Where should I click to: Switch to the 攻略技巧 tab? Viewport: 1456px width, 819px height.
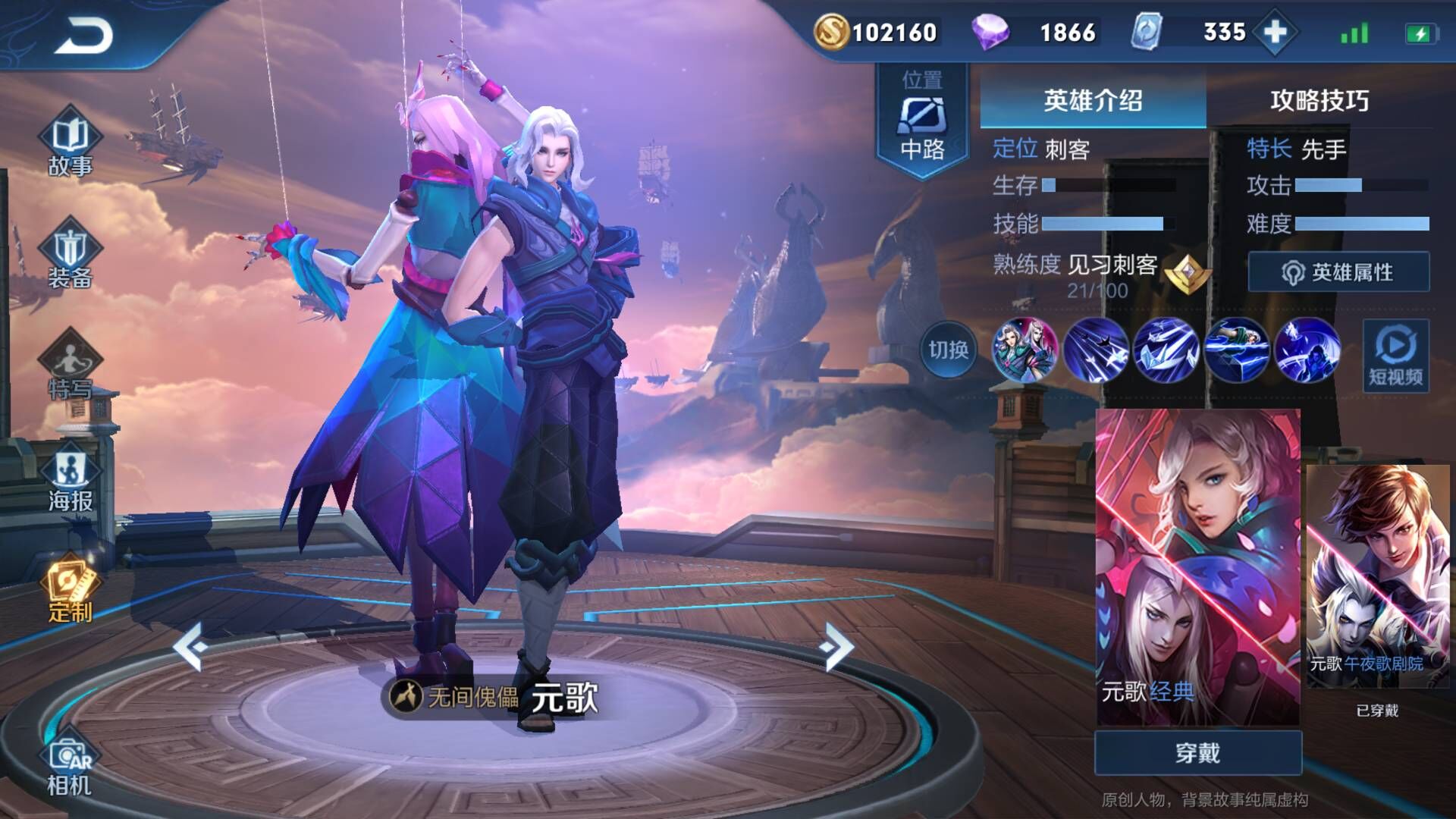tap(1319, 100)
